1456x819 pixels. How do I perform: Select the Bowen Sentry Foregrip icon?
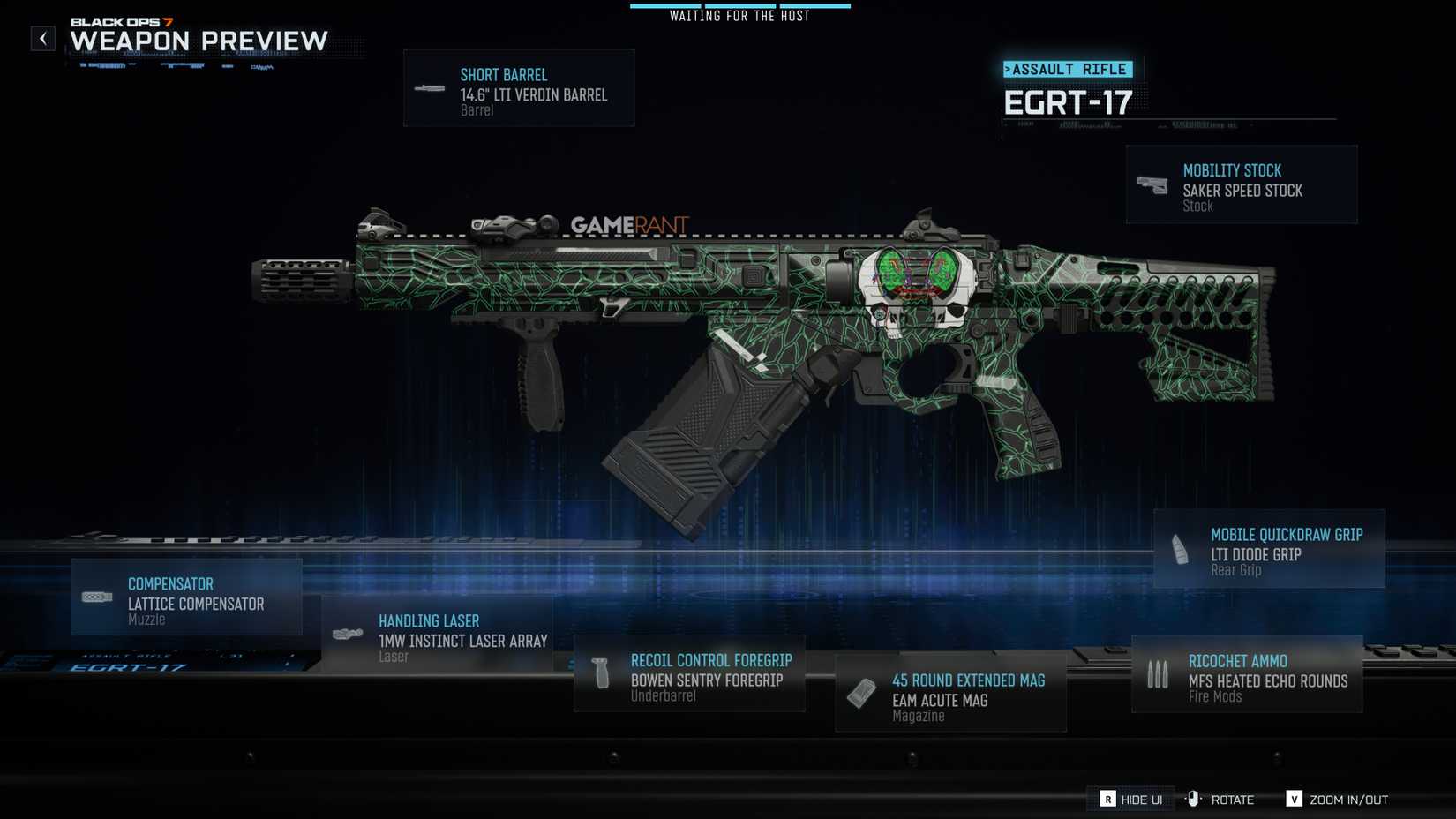(x=601, y=673)
